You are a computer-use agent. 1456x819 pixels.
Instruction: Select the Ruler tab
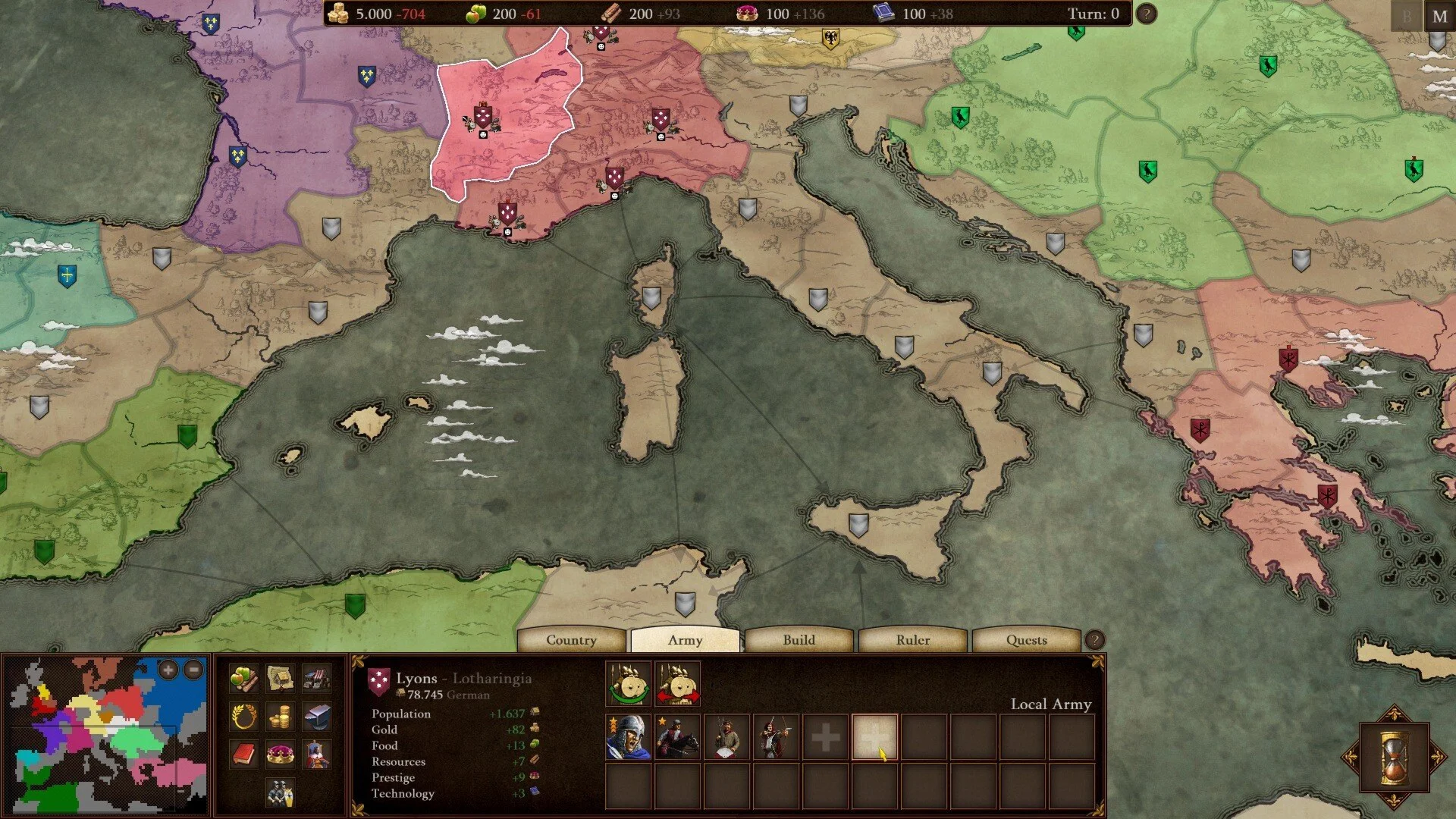coord(912,640)
